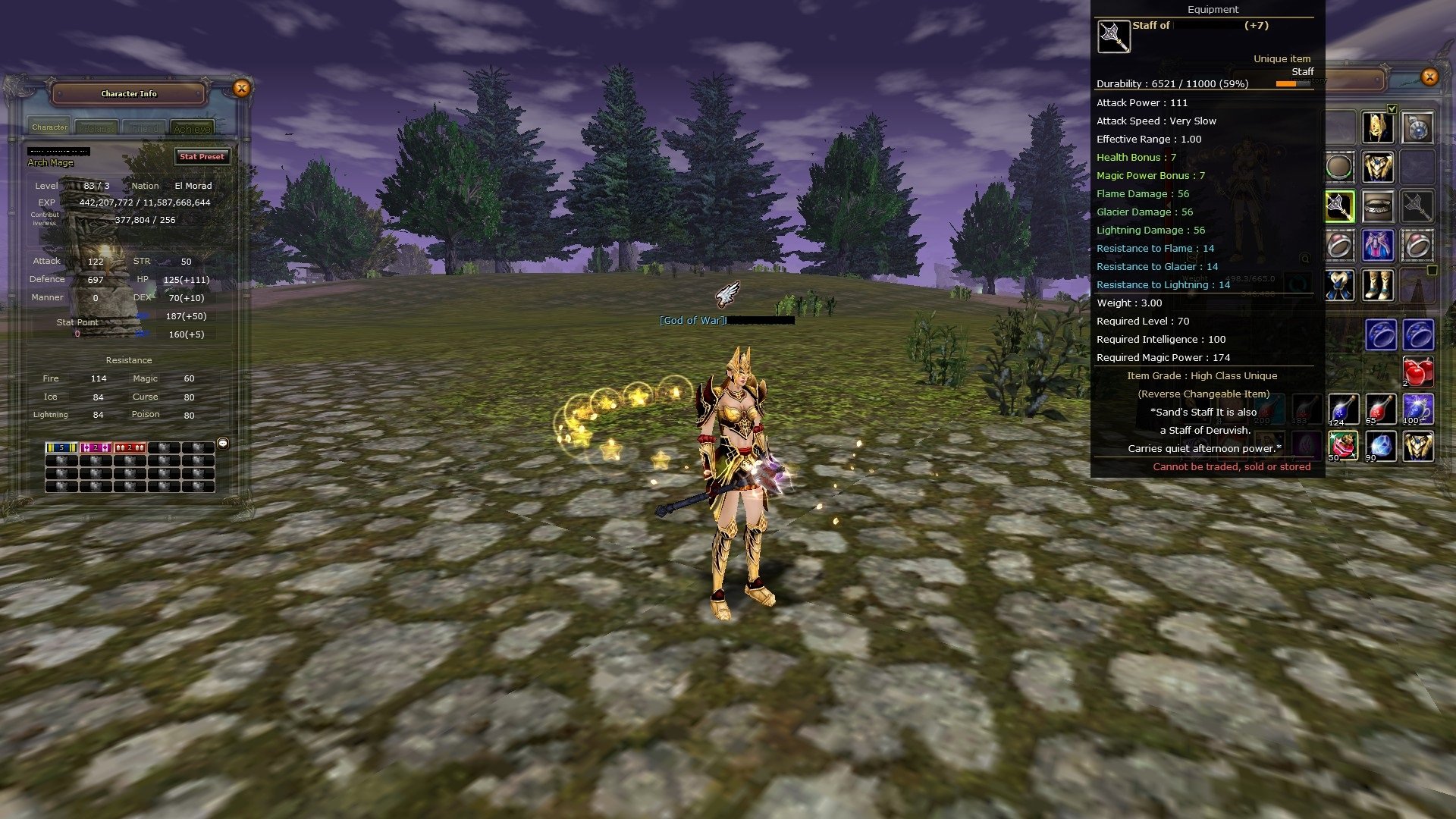The height and width of the screenshot is (819, 1456).
Task: Click the equipped helmet in the Equipment panel
Action: 1376,126
